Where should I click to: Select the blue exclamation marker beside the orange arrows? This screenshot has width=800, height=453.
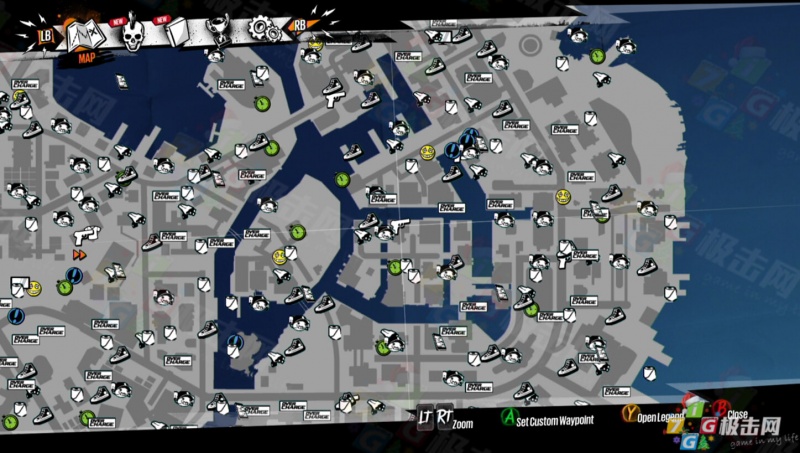75,275
